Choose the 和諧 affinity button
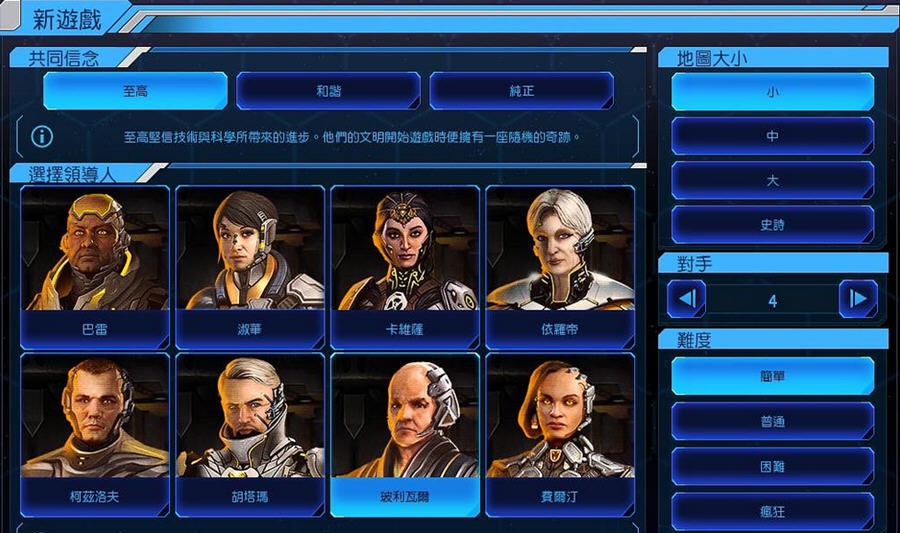This screenshot has height=533, width=900. 328,91
